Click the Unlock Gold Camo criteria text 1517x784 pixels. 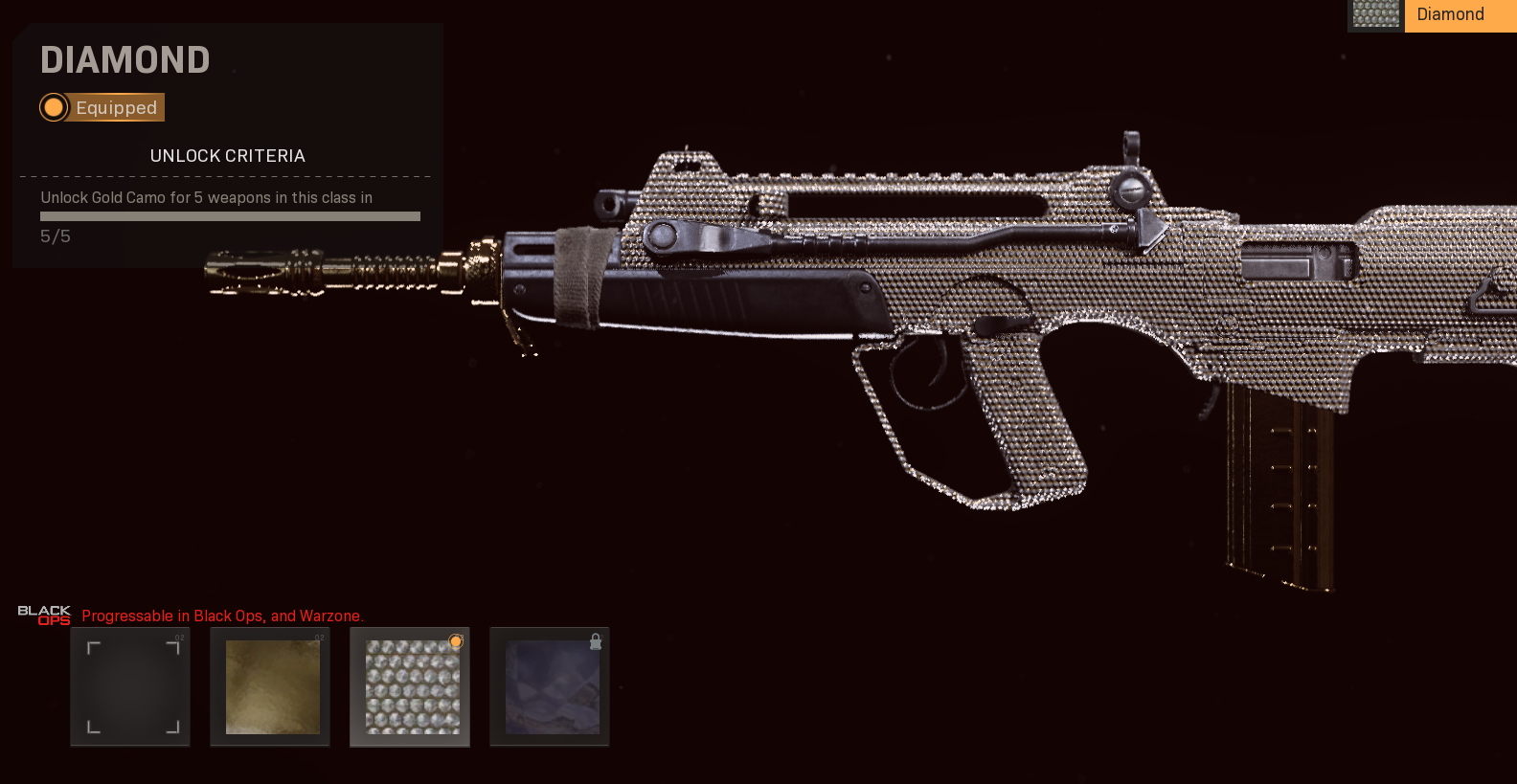click(x=205, y=197)
